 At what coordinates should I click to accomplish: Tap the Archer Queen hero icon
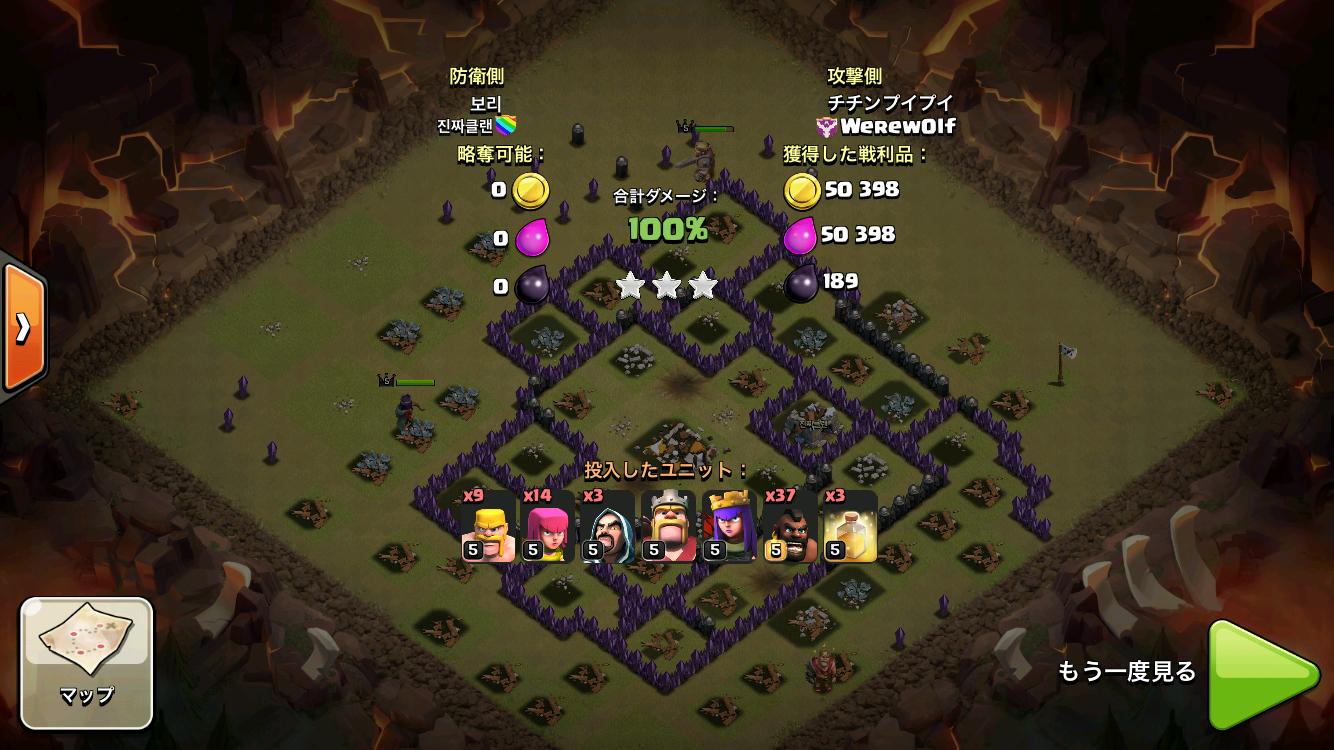tap(728, 527)
